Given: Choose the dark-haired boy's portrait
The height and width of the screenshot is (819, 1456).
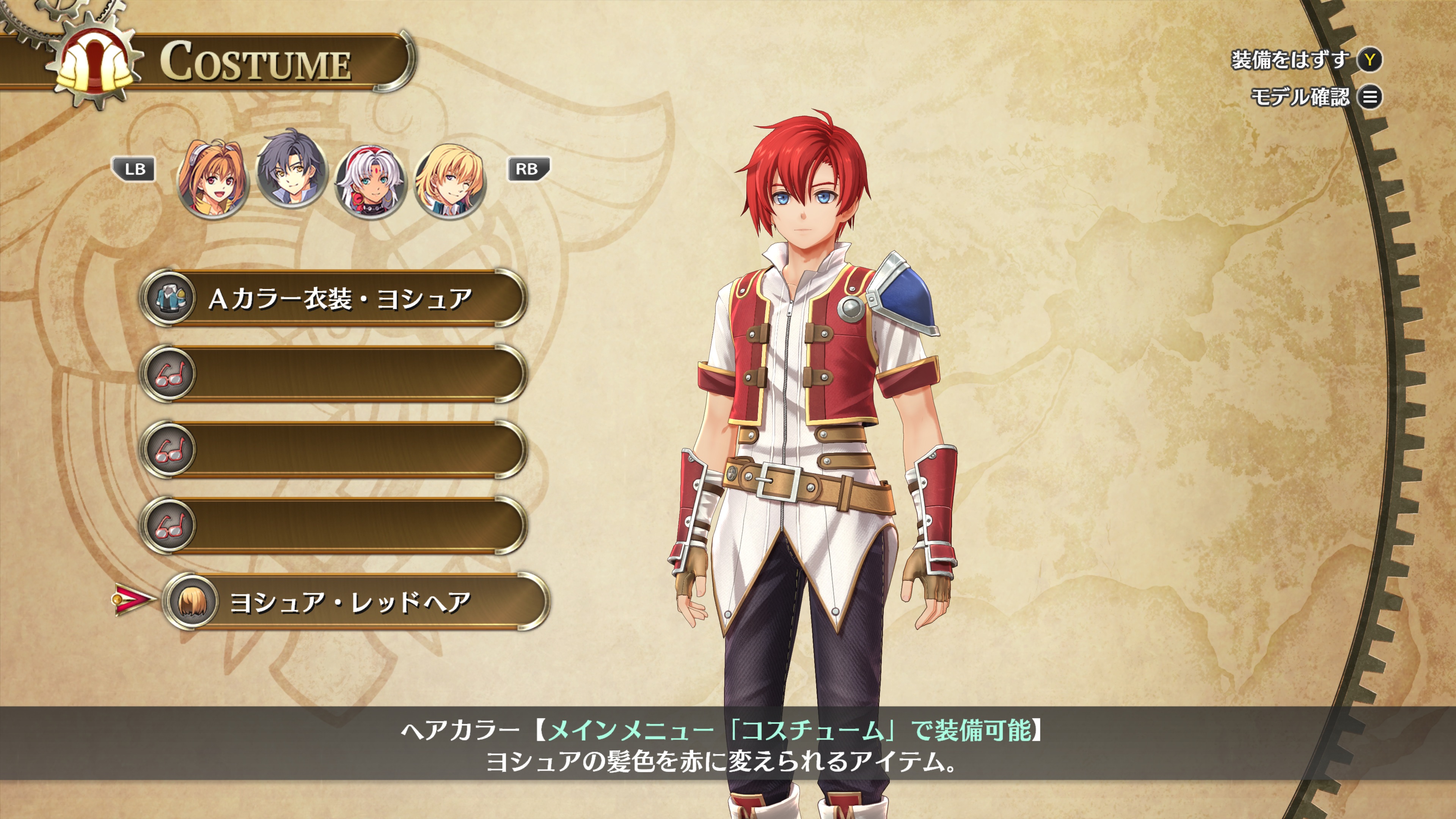Looking at the screenshot, I should point(291,168).
